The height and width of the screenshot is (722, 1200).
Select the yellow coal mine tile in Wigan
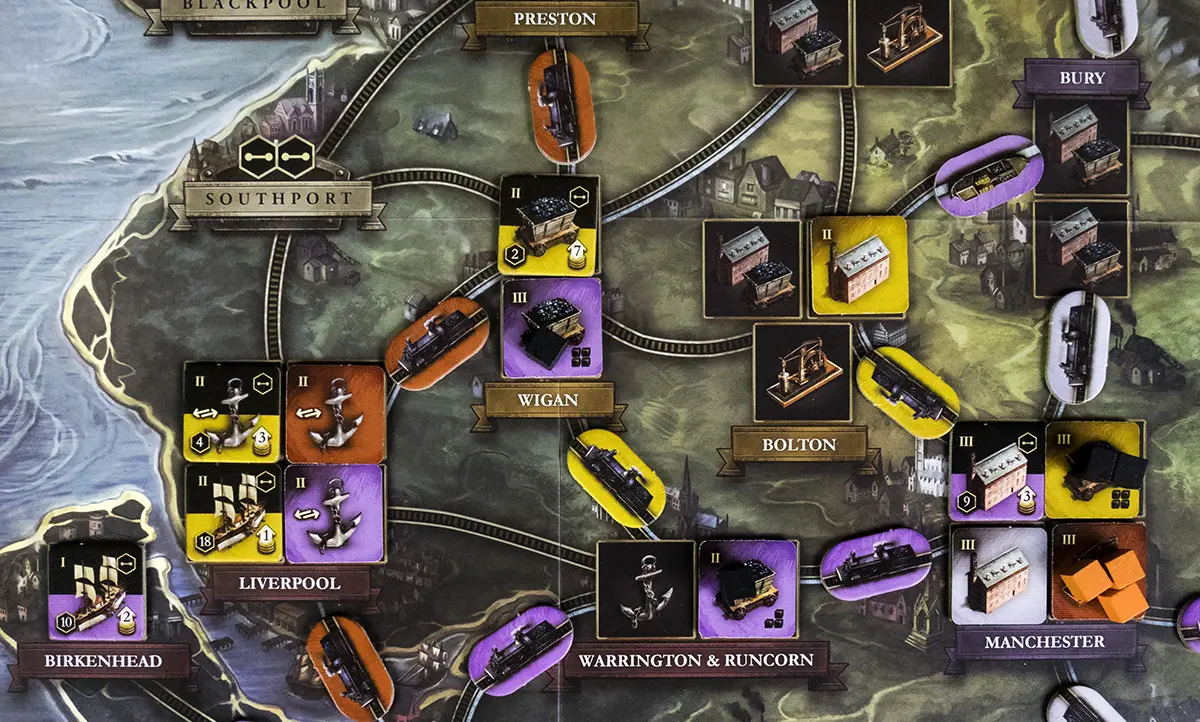pyautogui.click(x=549, y=225)
